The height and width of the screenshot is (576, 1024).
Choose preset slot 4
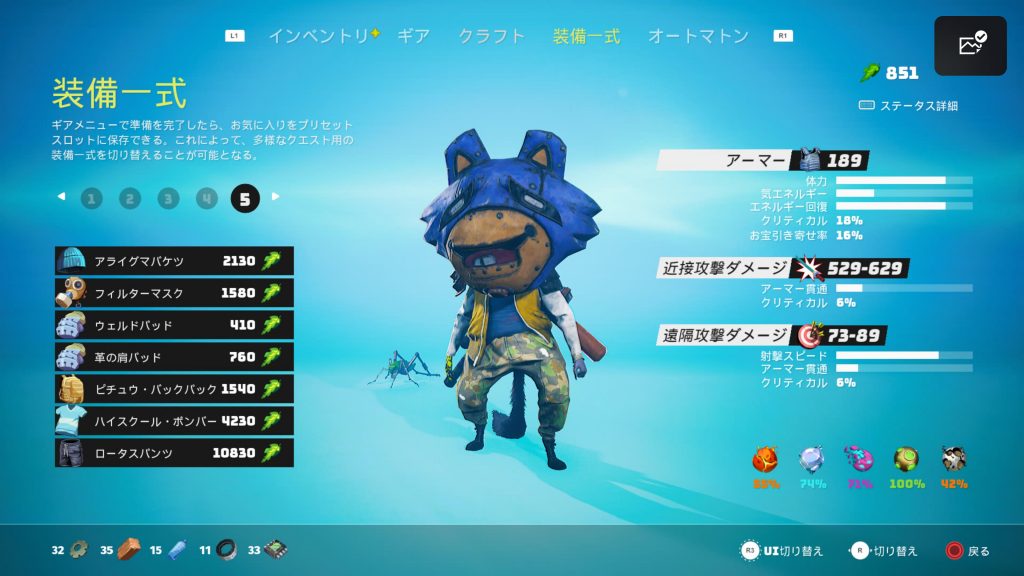point(207,198)
